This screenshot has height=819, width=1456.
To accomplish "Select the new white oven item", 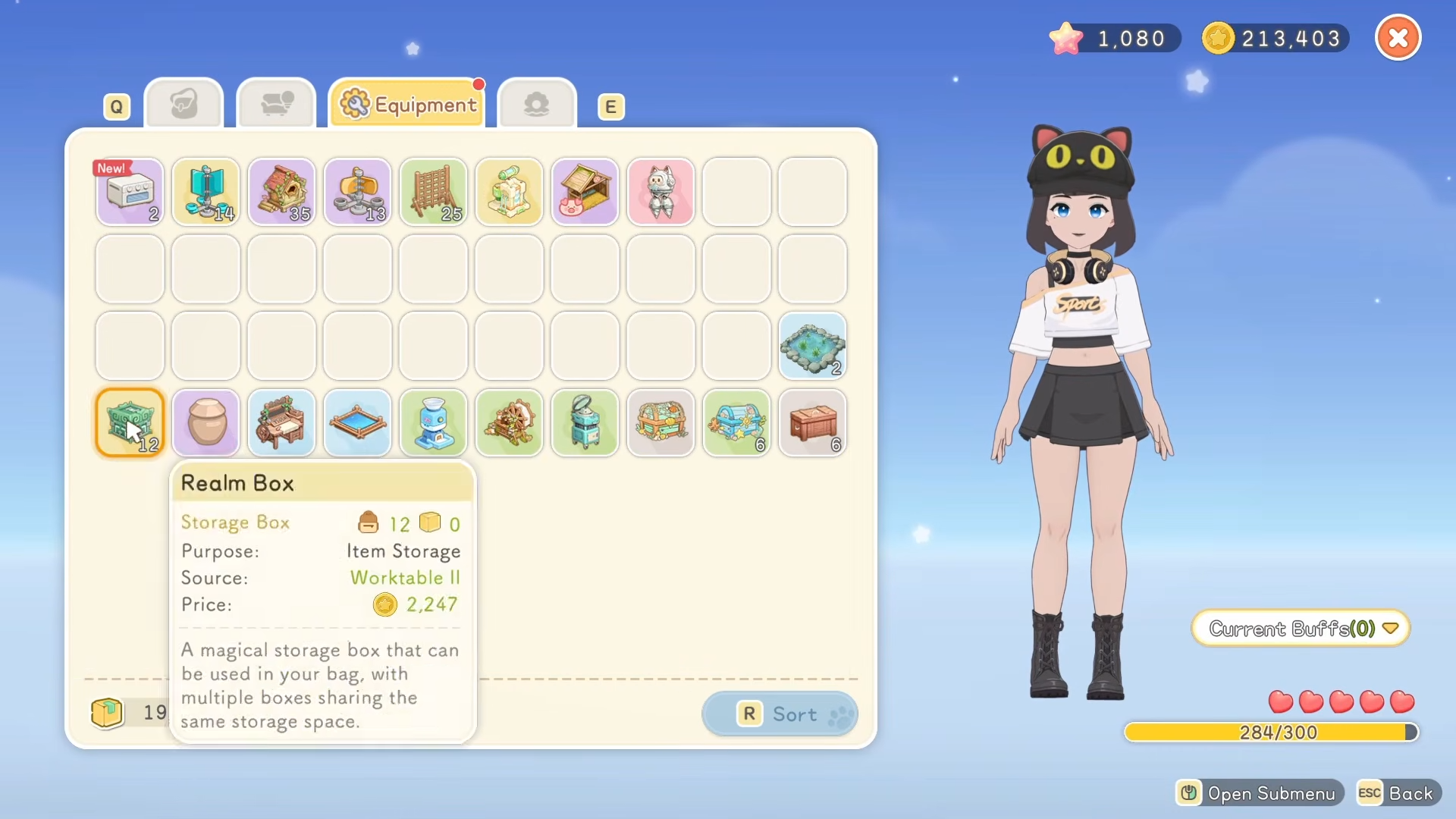I will 130,192.
